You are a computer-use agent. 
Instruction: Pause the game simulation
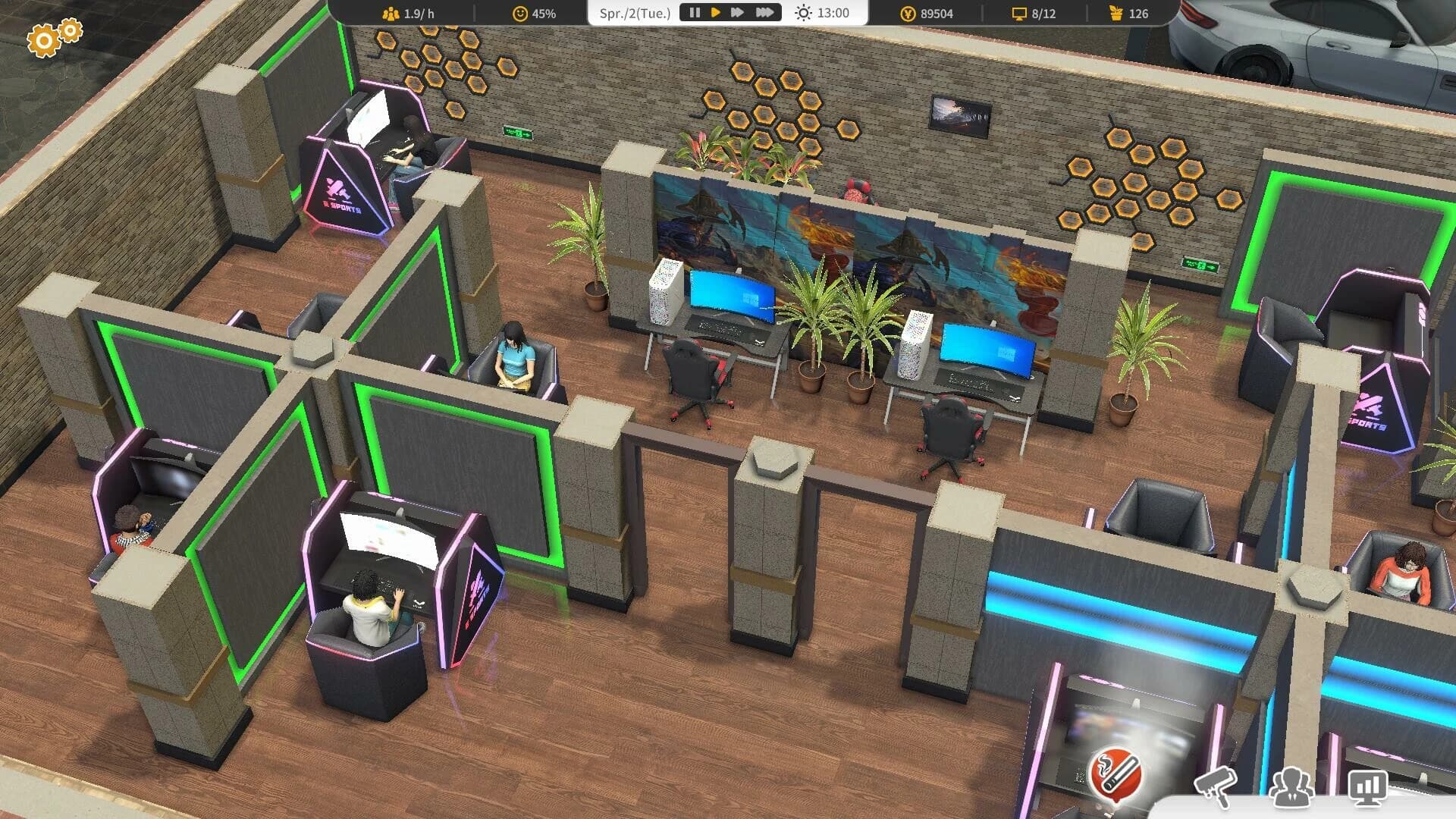point(694,12)
